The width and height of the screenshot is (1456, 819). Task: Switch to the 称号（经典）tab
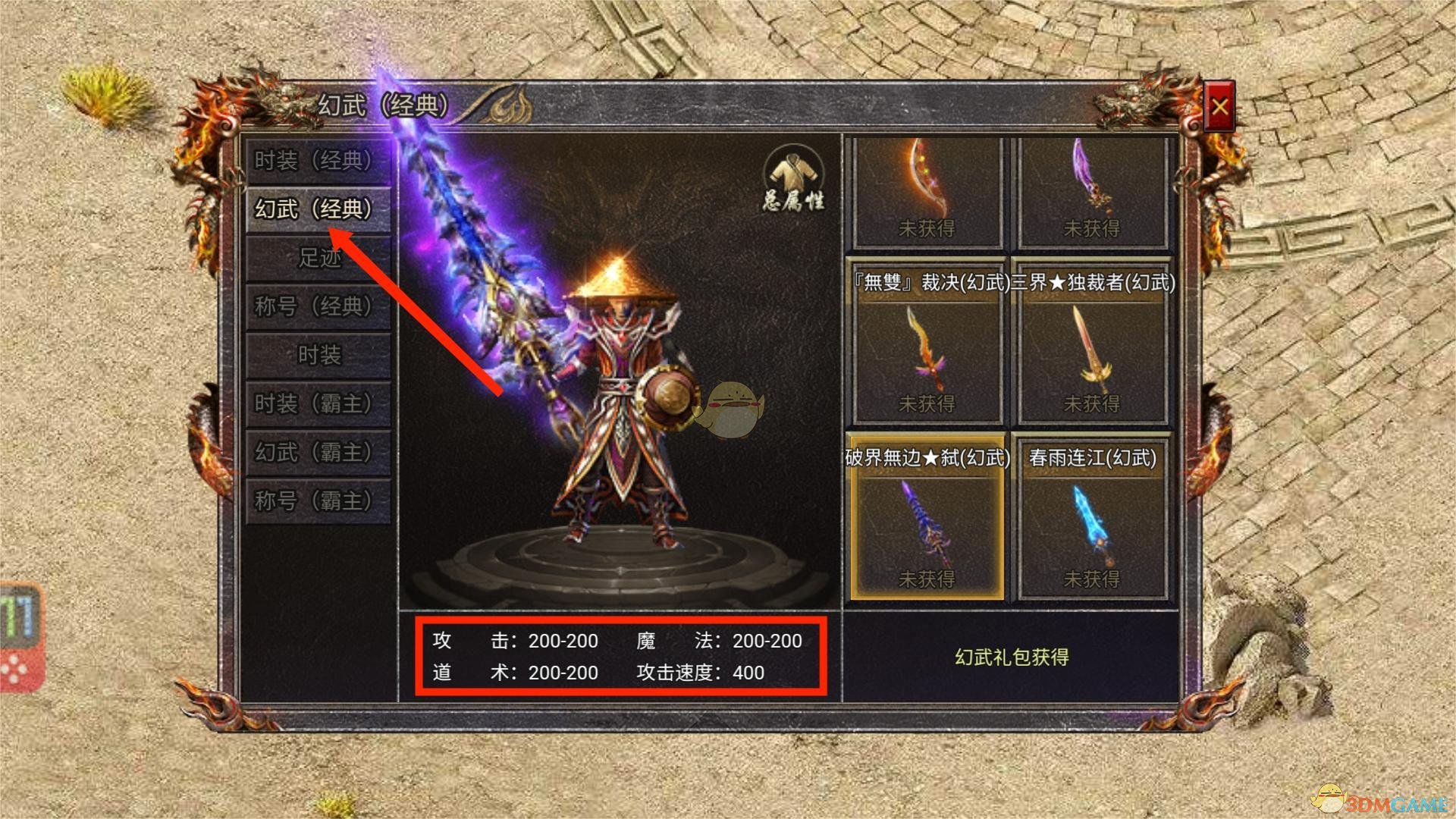(317, 307)
